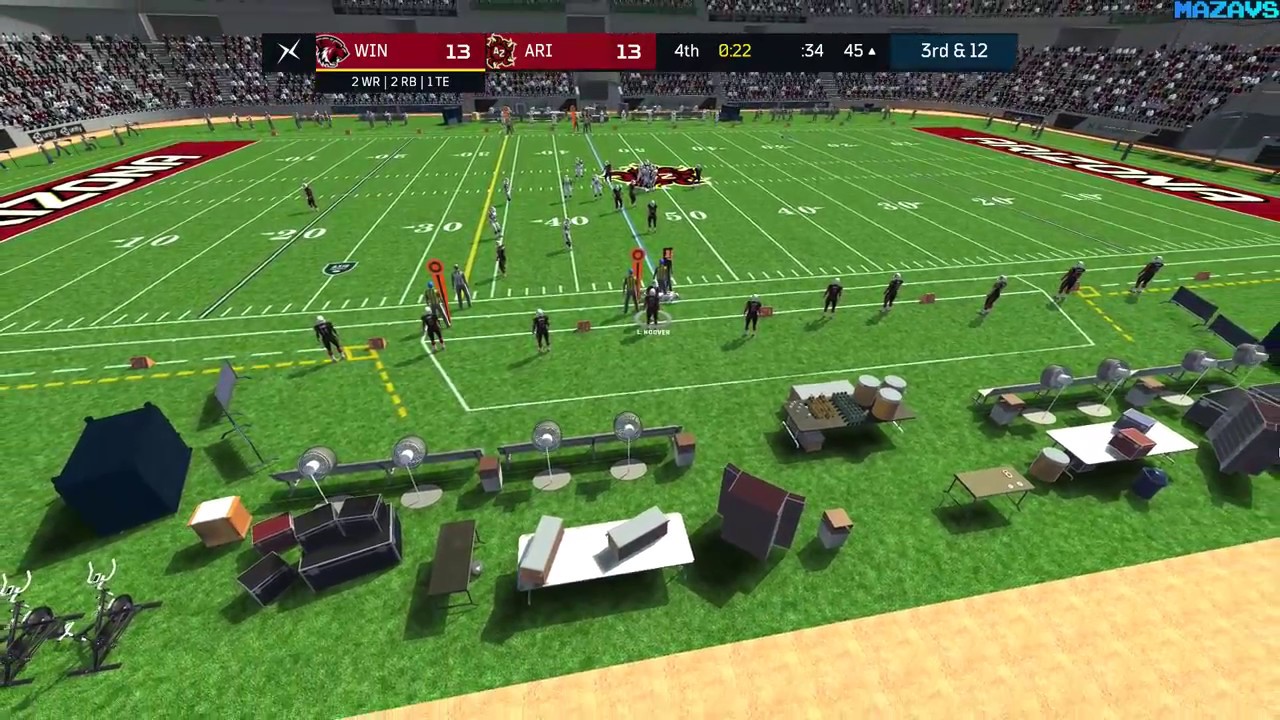
Task: Select the WIN team logo
Action: pyautogui.click(x=332, y=51)
